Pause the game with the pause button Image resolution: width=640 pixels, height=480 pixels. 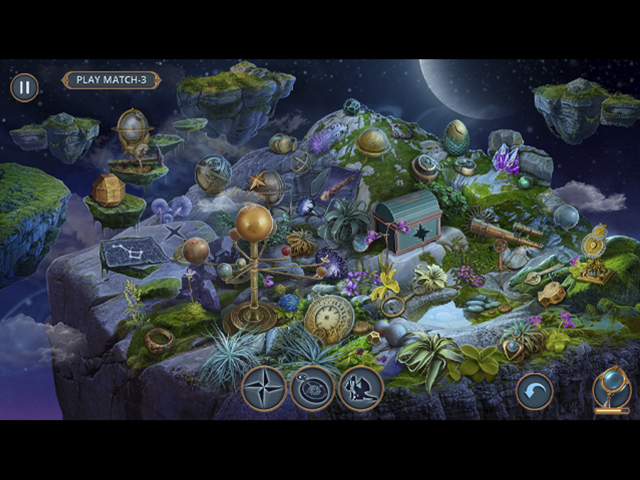[24, 87]
